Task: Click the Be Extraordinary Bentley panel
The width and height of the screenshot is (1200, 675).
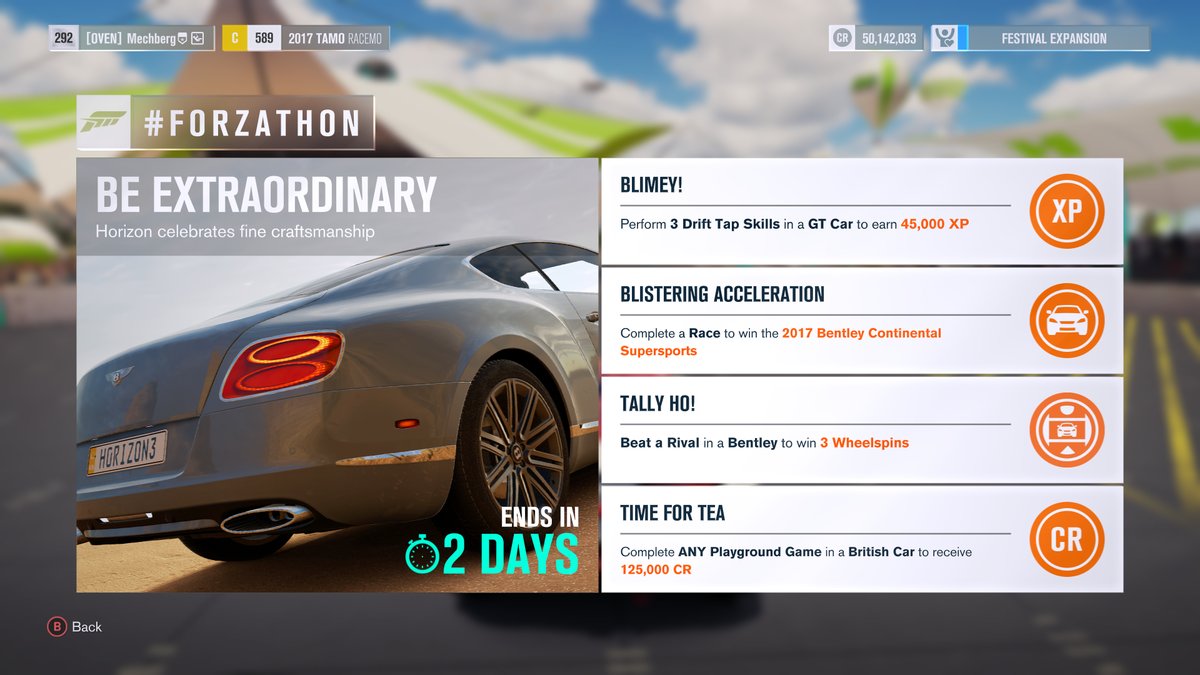Action: point(337,375)
